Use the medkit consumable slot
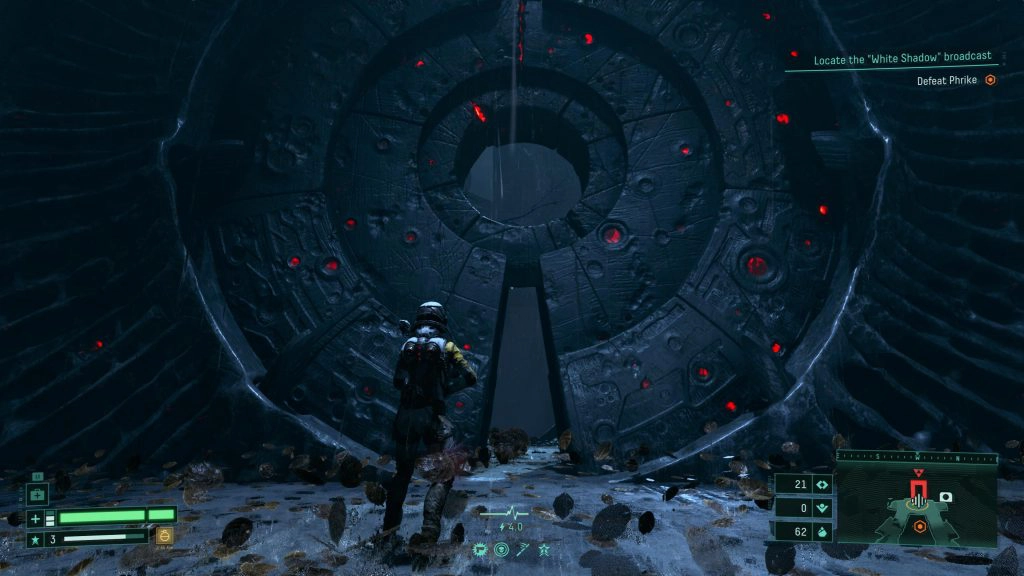Screen dimensions: 1024x576 pyautogui.click(x=37, y=494)
